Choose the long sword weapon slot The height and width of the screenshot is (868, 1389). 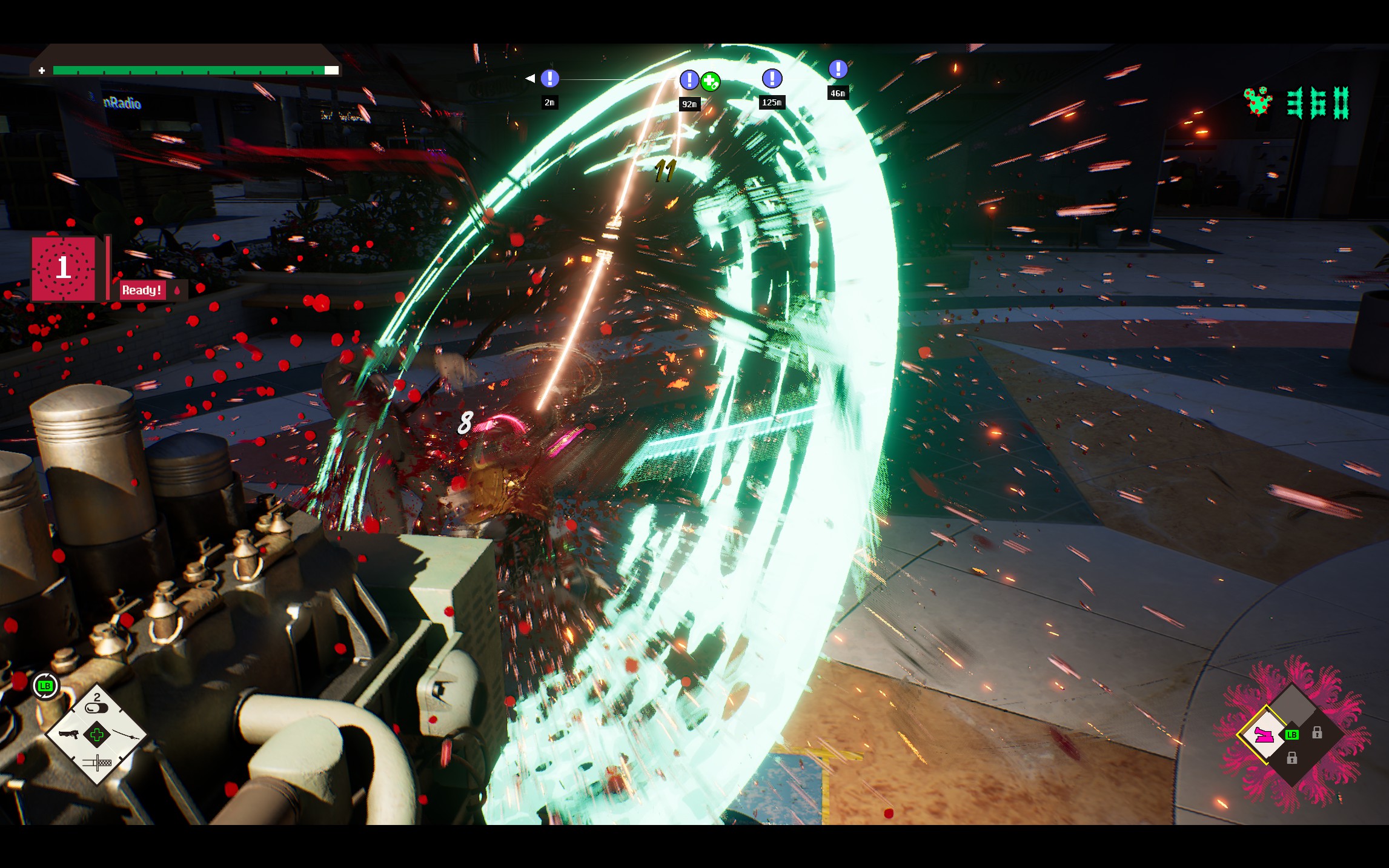point(126,735)
